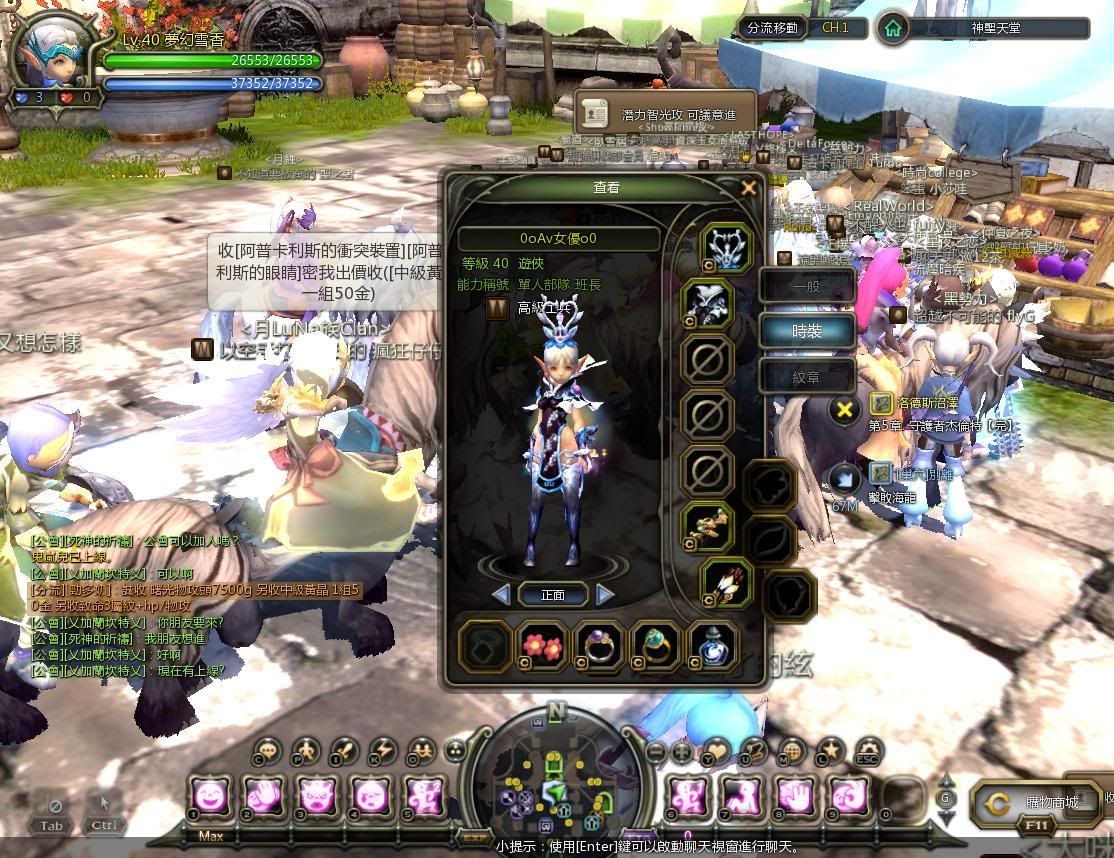Select the green gem ring slot
The image size is (1114, 858).
(x=657, y=645)
